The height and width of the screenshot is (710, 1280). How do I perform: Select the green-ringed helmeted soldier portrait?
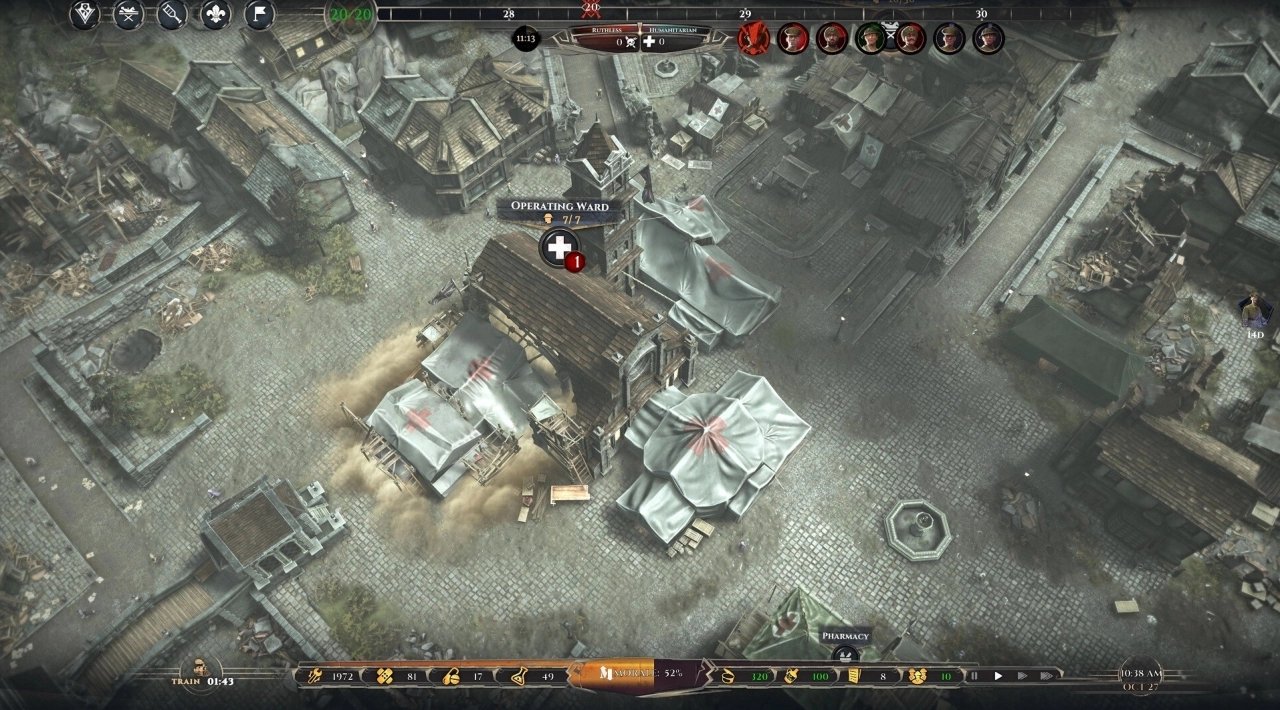click(871, 39)
